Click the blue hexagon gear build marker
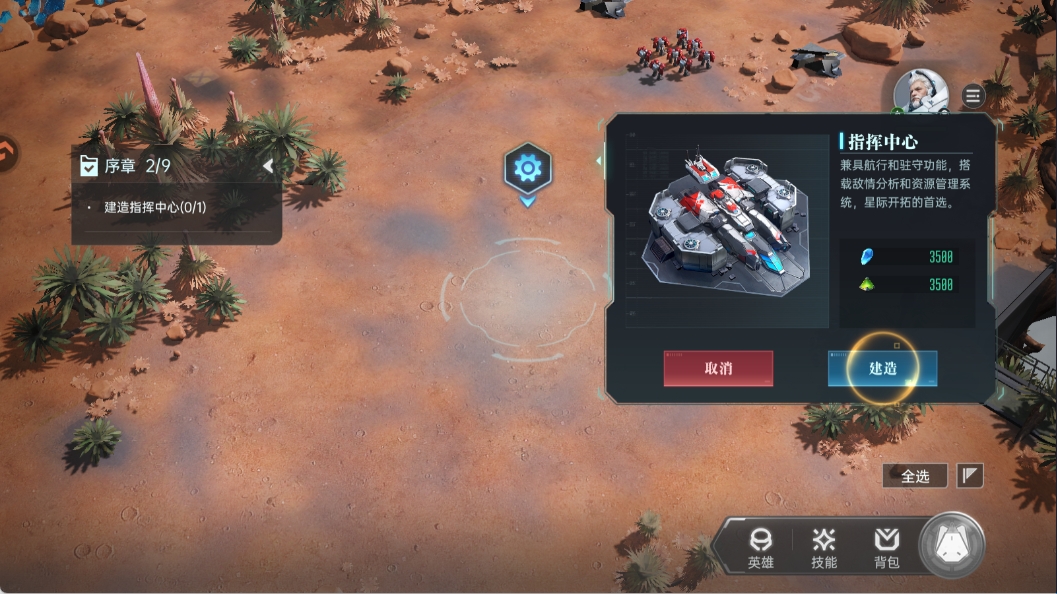The height and width of the screenshot is (594, 1057). point(527,168)
